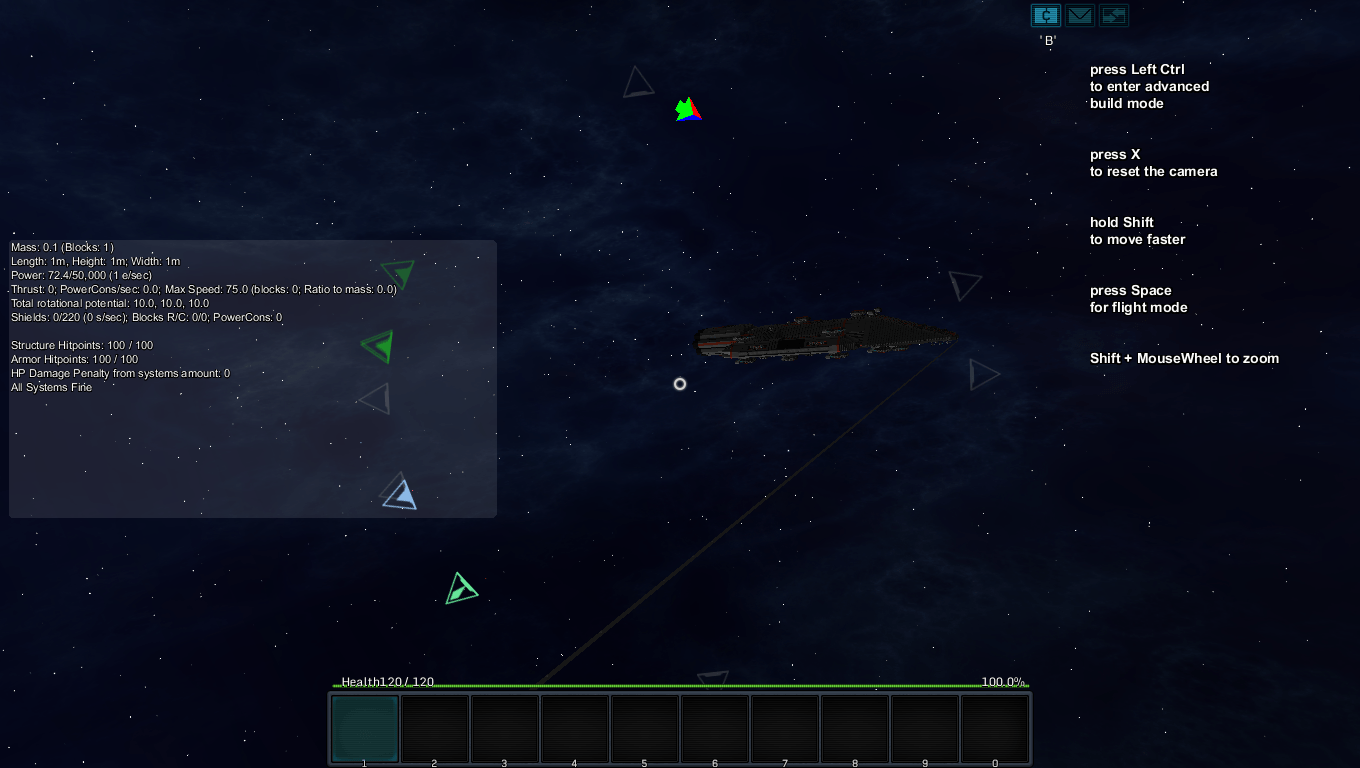
Task: Open the mail envelope icon
Action: pos(1079,16)
